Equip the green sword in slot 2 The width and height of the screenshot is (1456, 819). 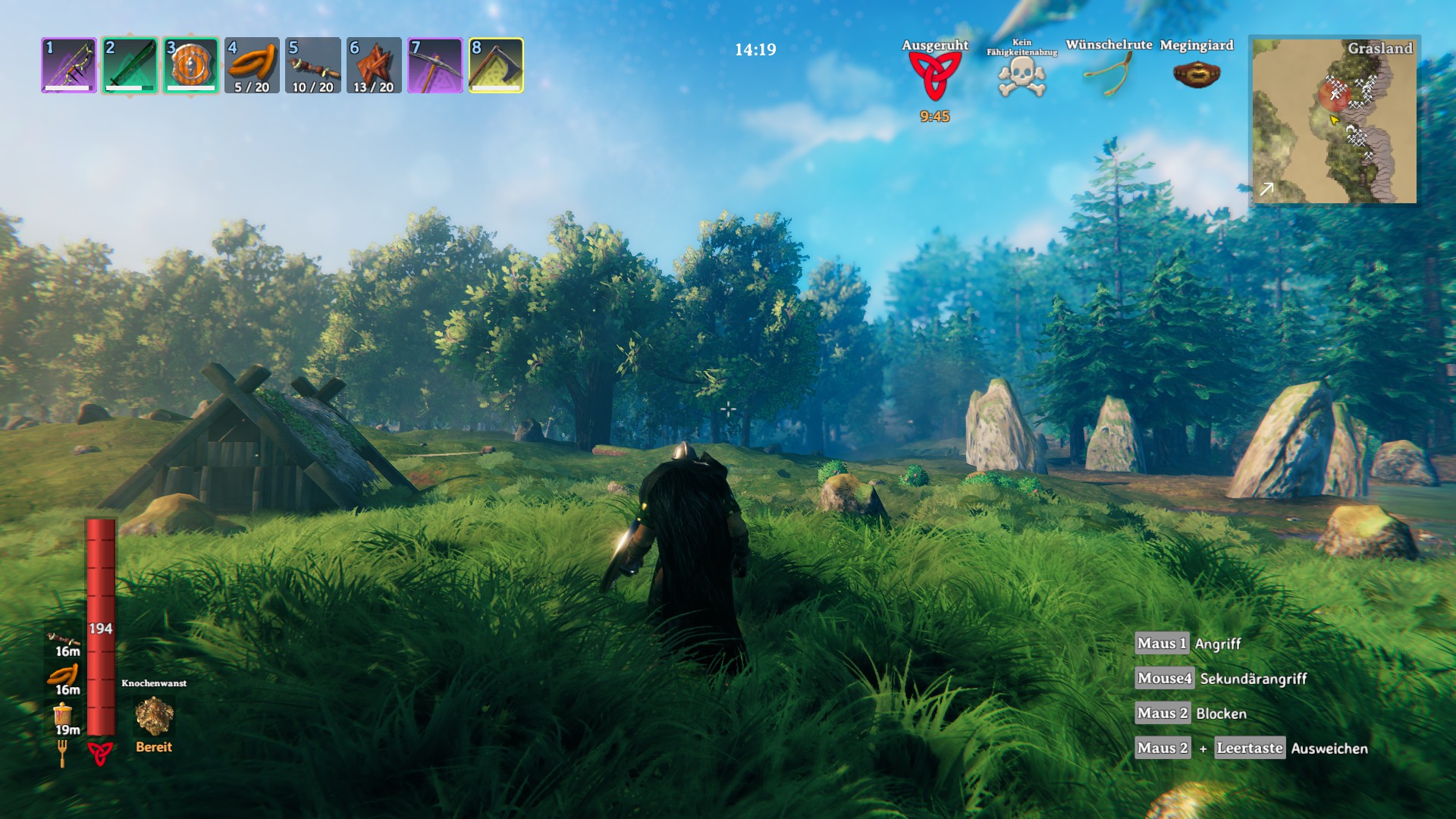(x=130, y=65)
